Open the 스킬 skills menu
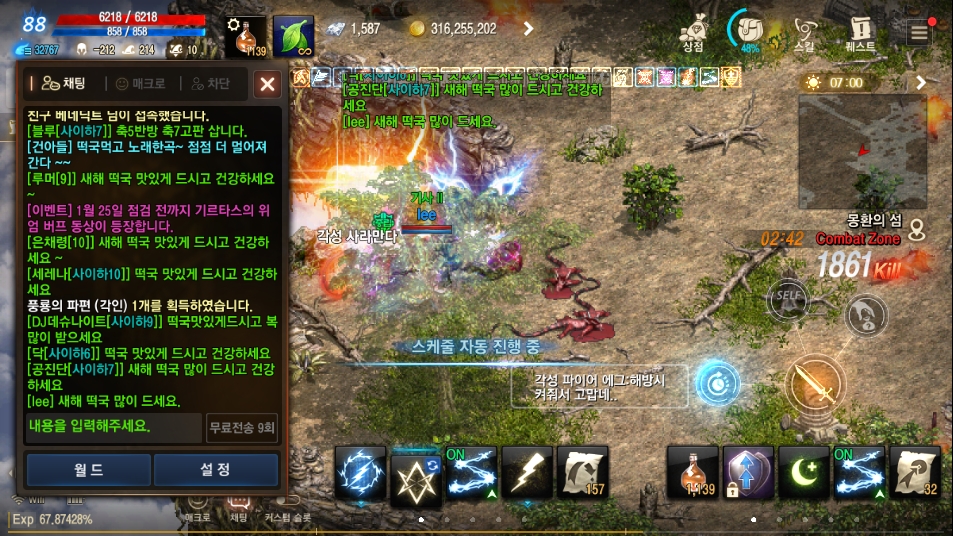The width and height of the screenshot is (953, 536). (804, 32)
